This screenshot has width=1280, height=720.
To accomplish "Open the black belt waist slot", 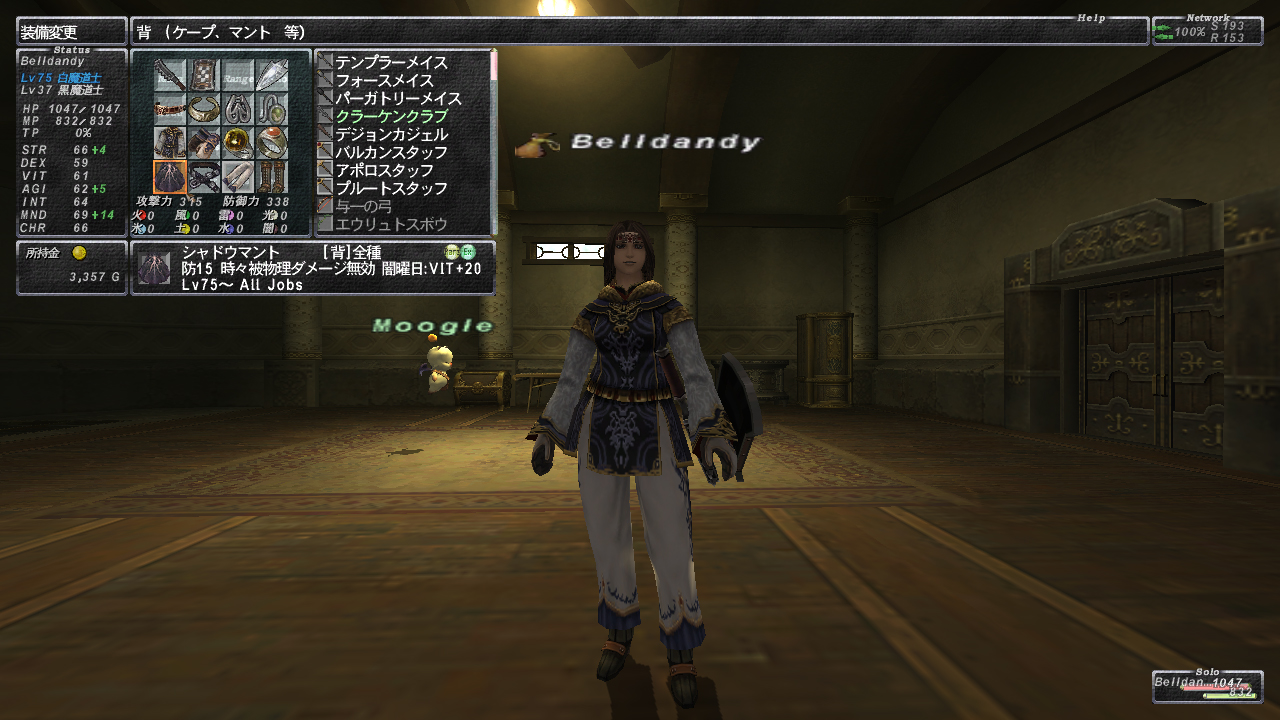I will point(204,177).
